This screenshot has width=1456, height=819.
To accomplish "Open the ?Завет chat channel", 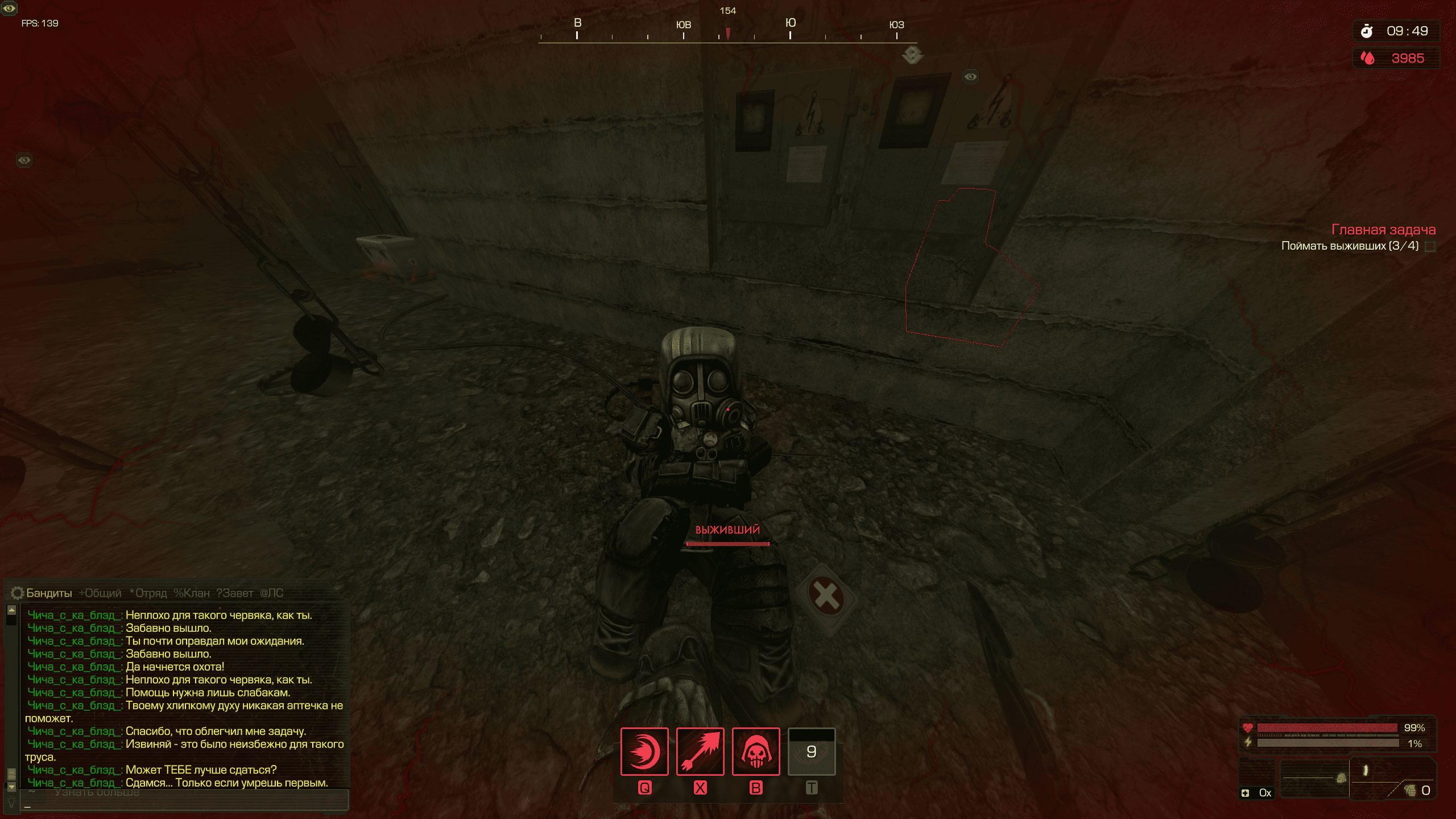I will (x=235, y=593).
